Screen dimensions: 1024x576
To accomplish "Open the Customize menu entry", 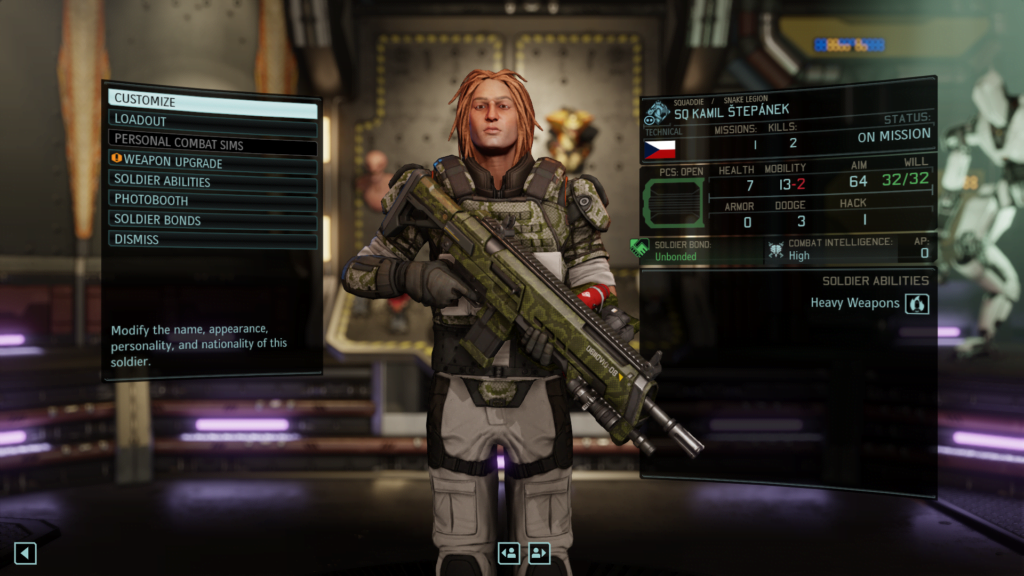I will pos(212,101).
